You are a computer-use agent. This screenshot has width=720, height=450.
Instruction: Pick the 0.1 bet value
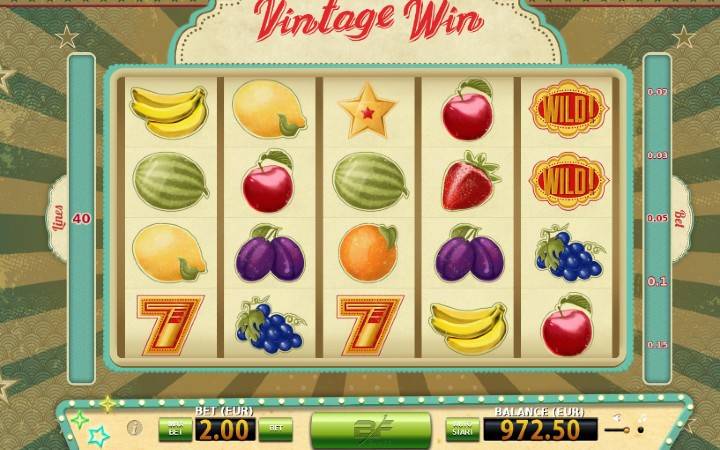pyautogui.click(x=657, y=282)
